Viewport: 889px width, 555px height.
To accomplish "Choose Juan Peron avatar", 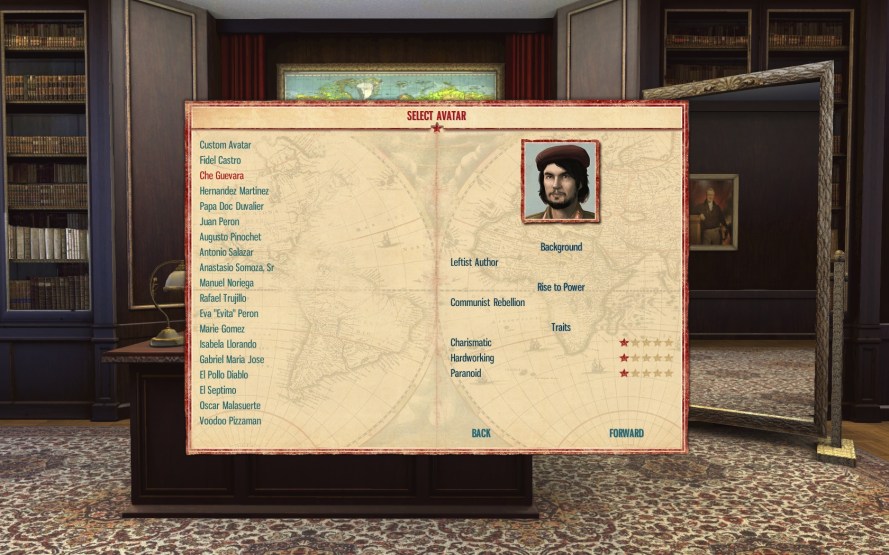I will tap(220, 221).
